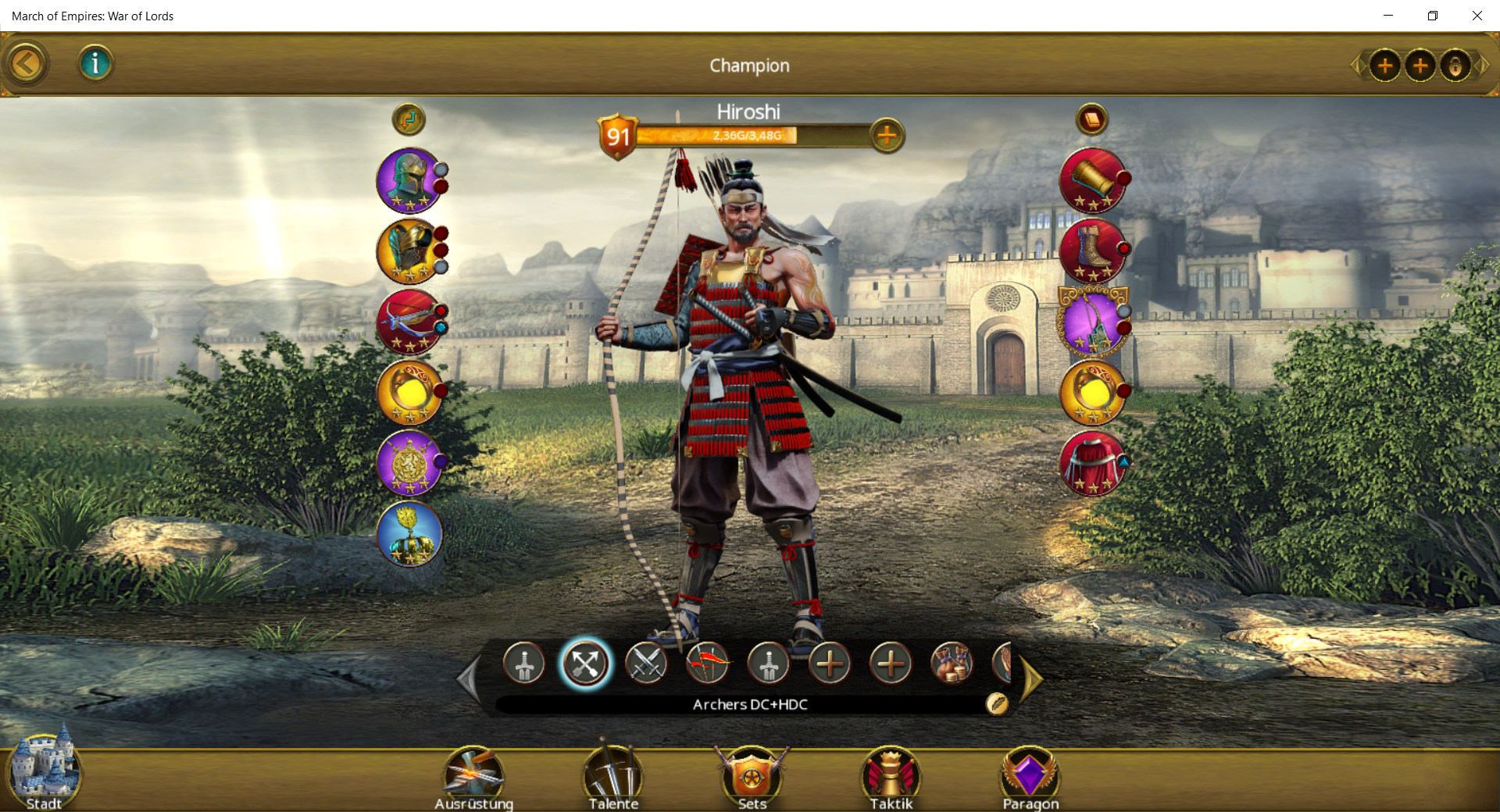Return to the Stadt city view
1500x812 pixels.
coord(44,773)
